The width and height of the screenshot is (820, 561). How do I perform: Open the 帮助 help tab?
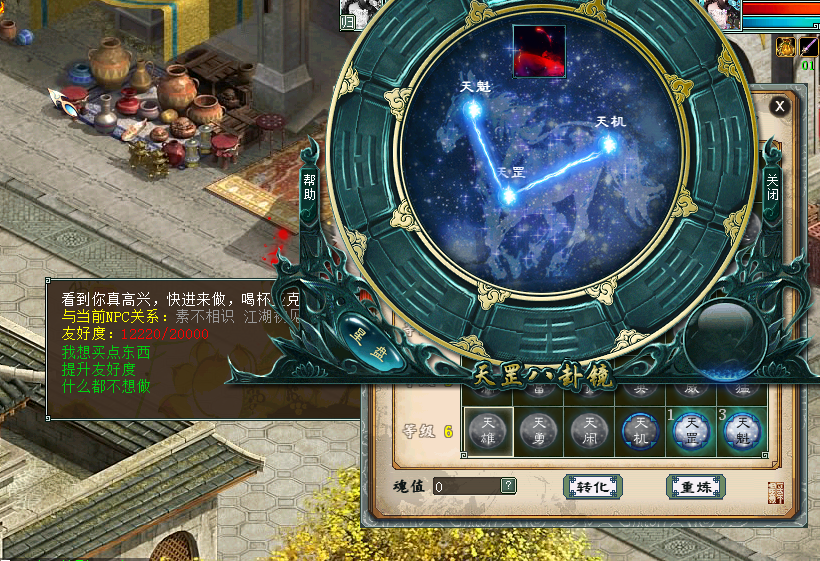coord(310,187)
